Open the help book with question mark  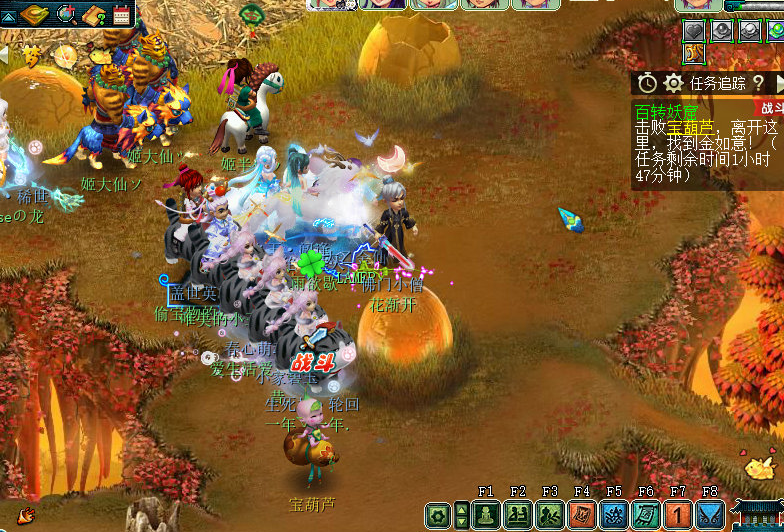click(96, 14)
